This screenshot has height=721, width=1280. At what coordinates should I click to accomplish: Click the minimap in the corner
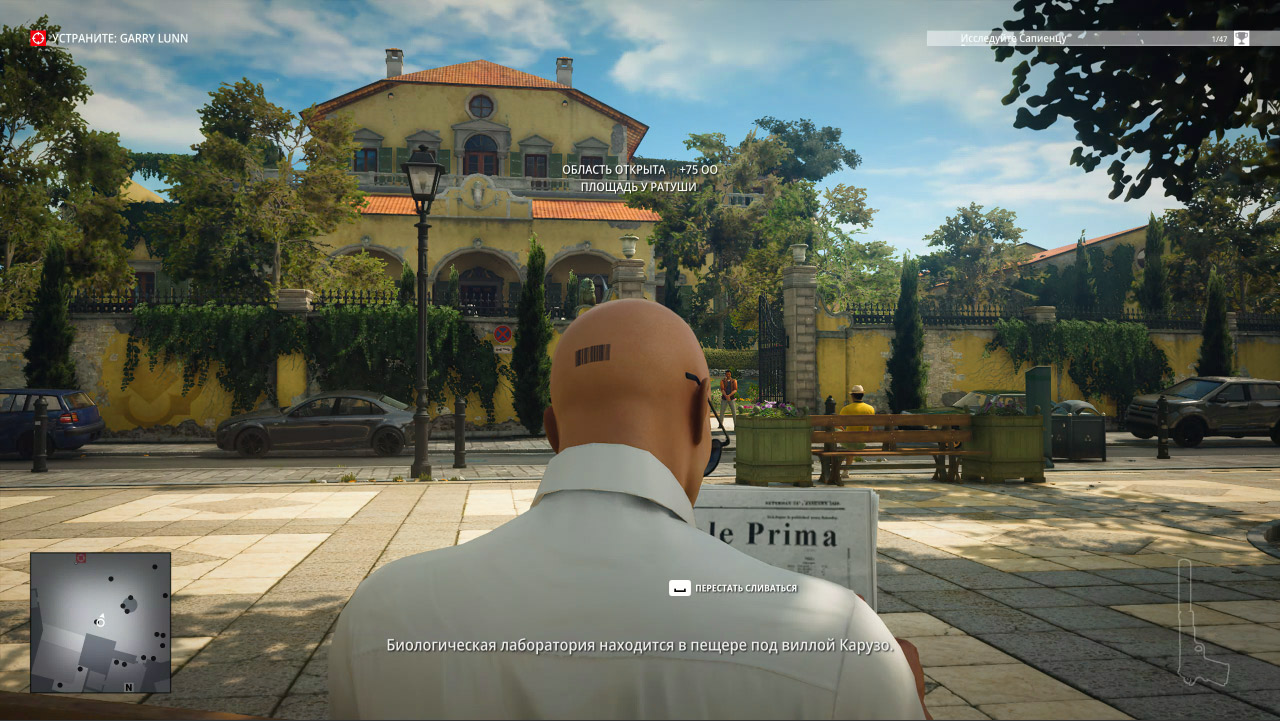point(100,622)
